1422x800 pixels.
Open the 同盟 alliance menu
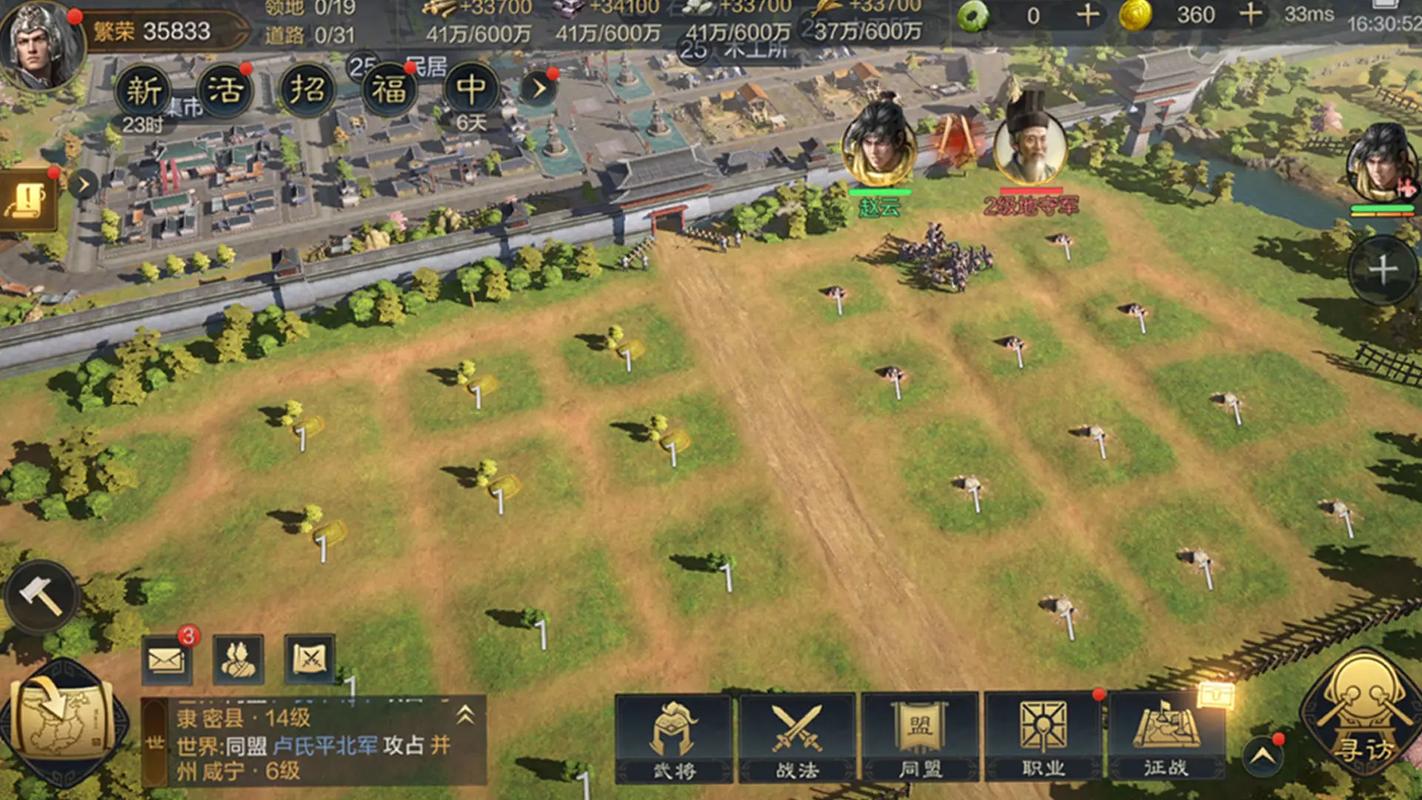click(920, 738)
